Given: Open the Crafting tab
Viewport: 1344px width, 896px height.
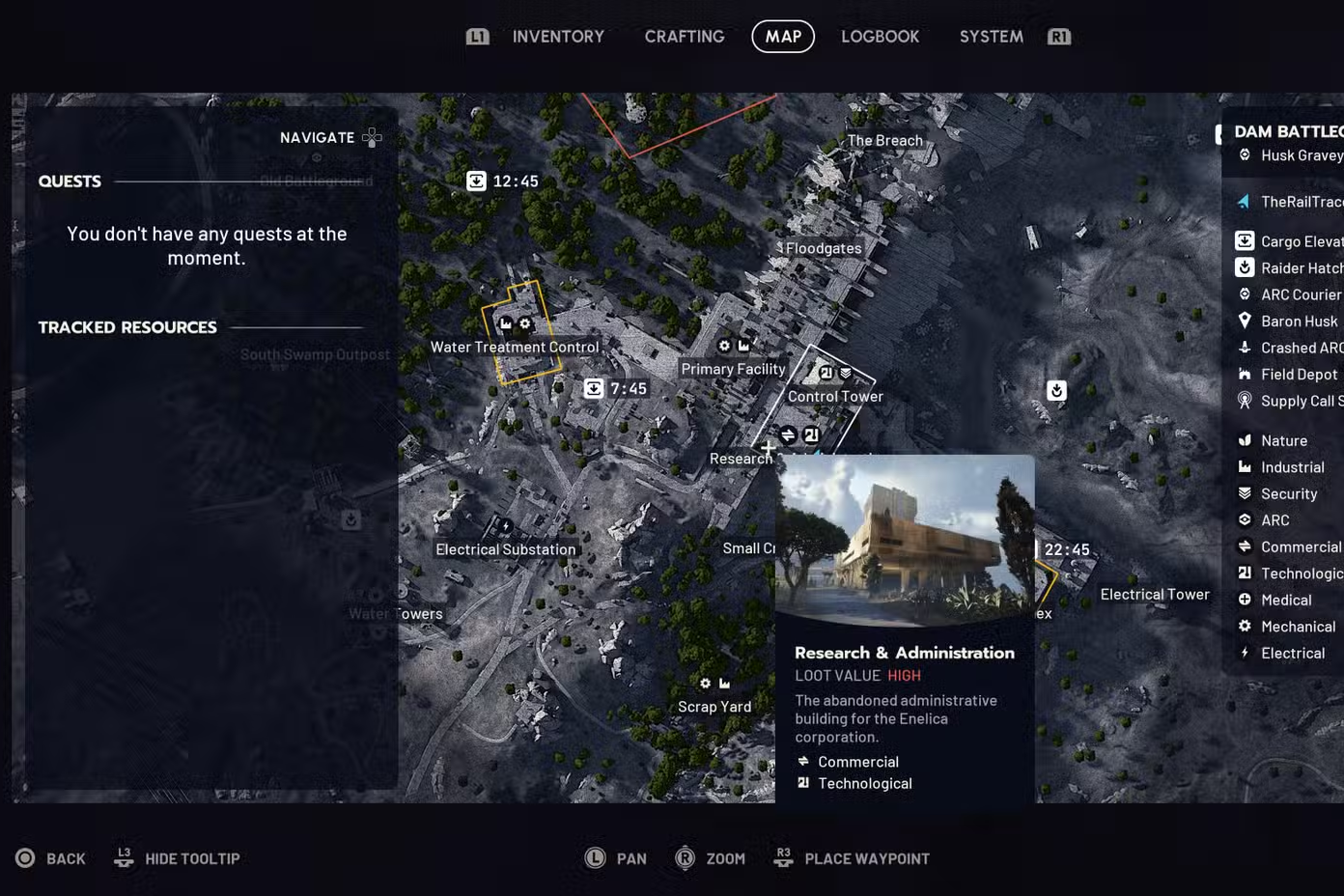Looking at the screenshot, I should click(x=685, y=37).
